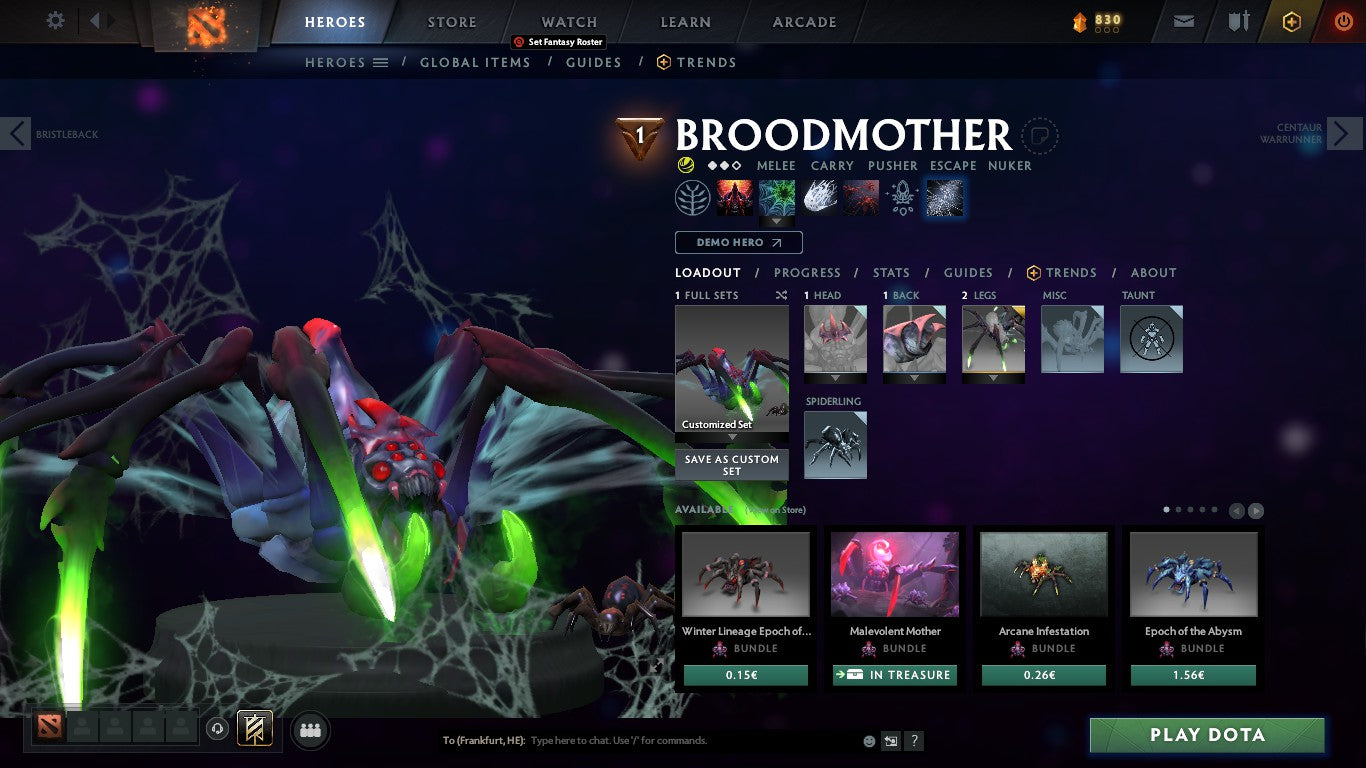Expand the arrow under the Spin Web ability
This screenshot has height=768, width=1366.
pos(777,221)
